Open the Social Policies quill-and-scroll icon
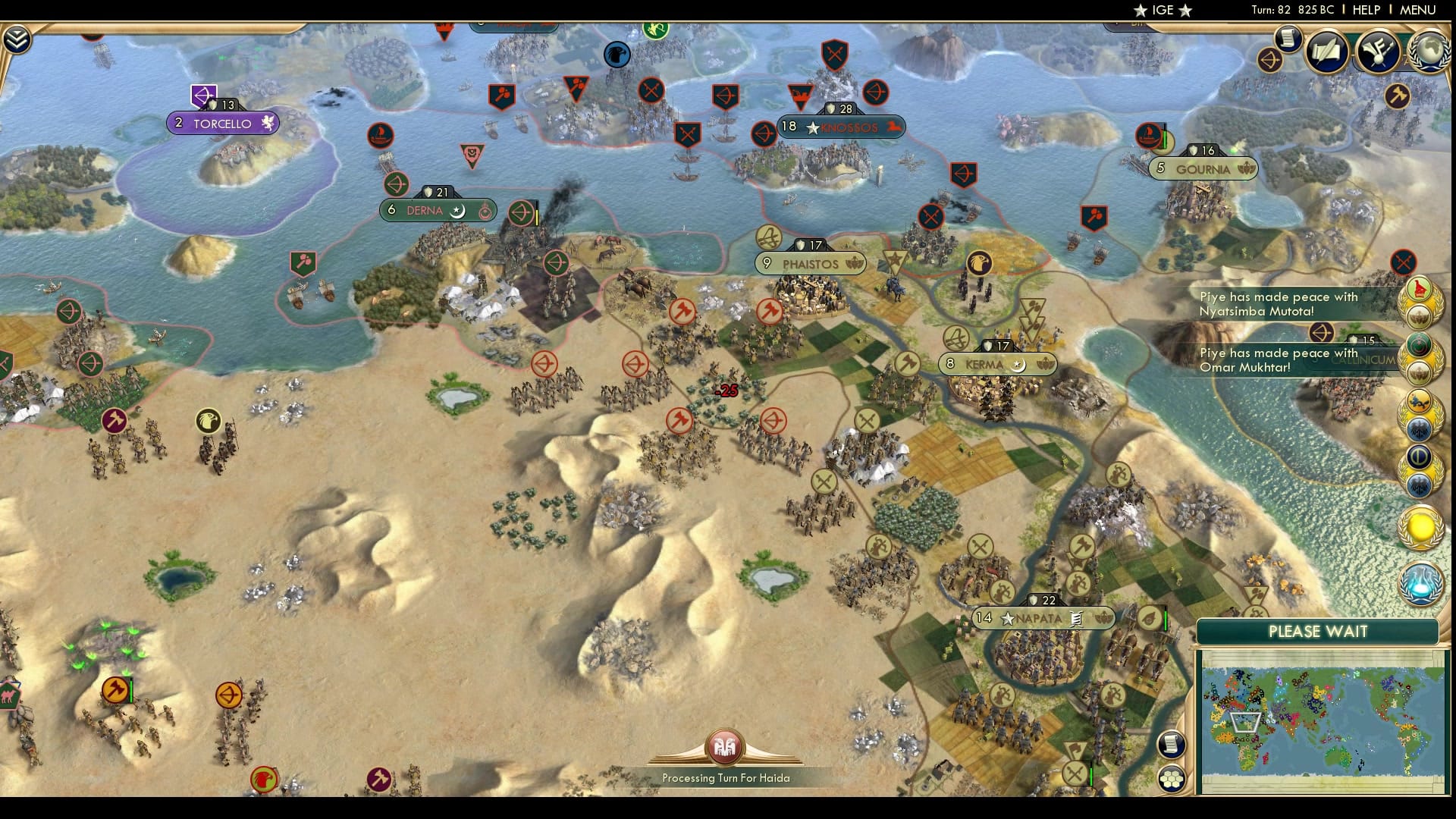Viewport: 1456px width, 819px height. [1326, 52]
